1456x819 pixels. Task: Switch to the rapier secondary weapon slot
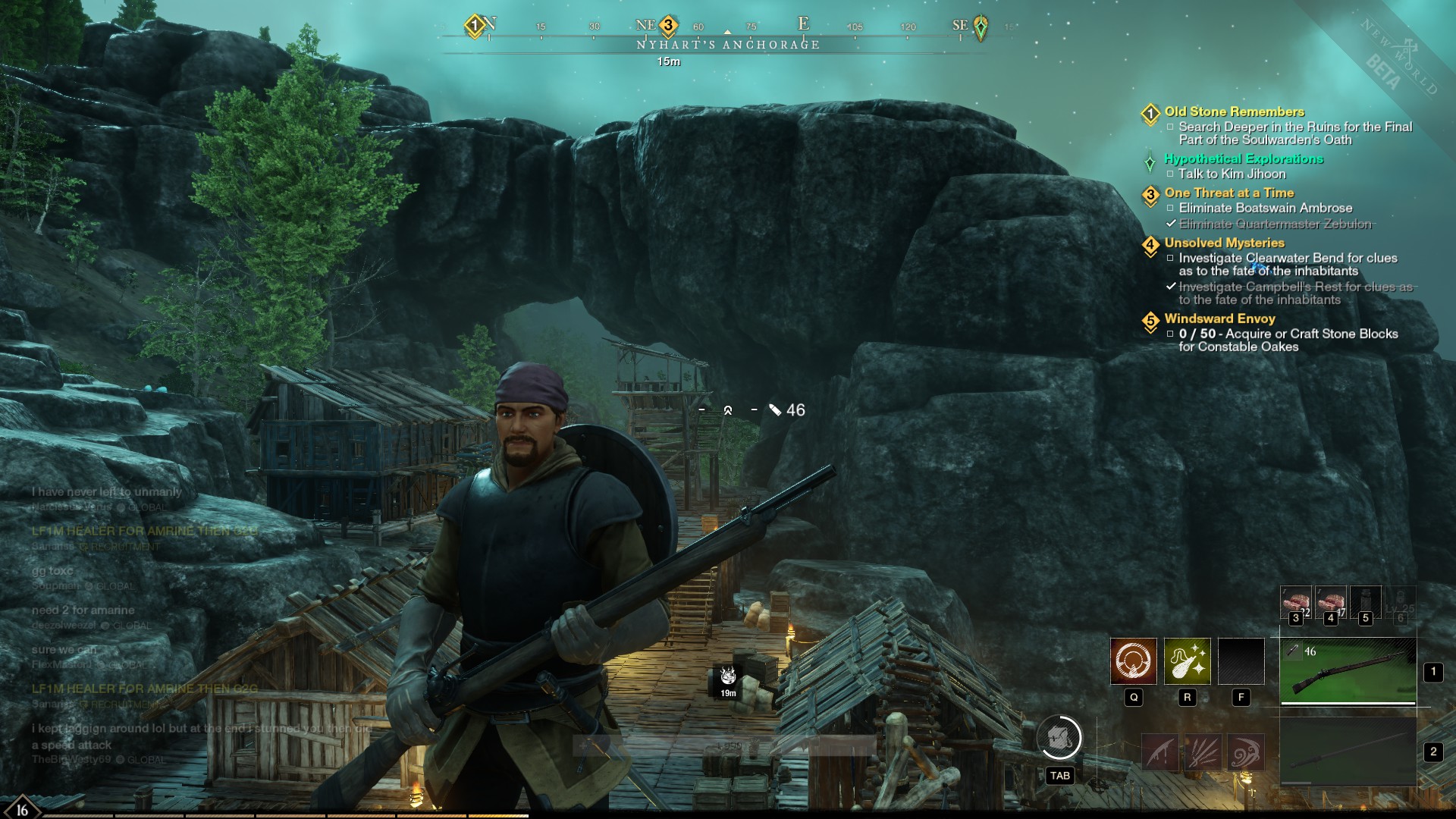tap(1348, 752)
